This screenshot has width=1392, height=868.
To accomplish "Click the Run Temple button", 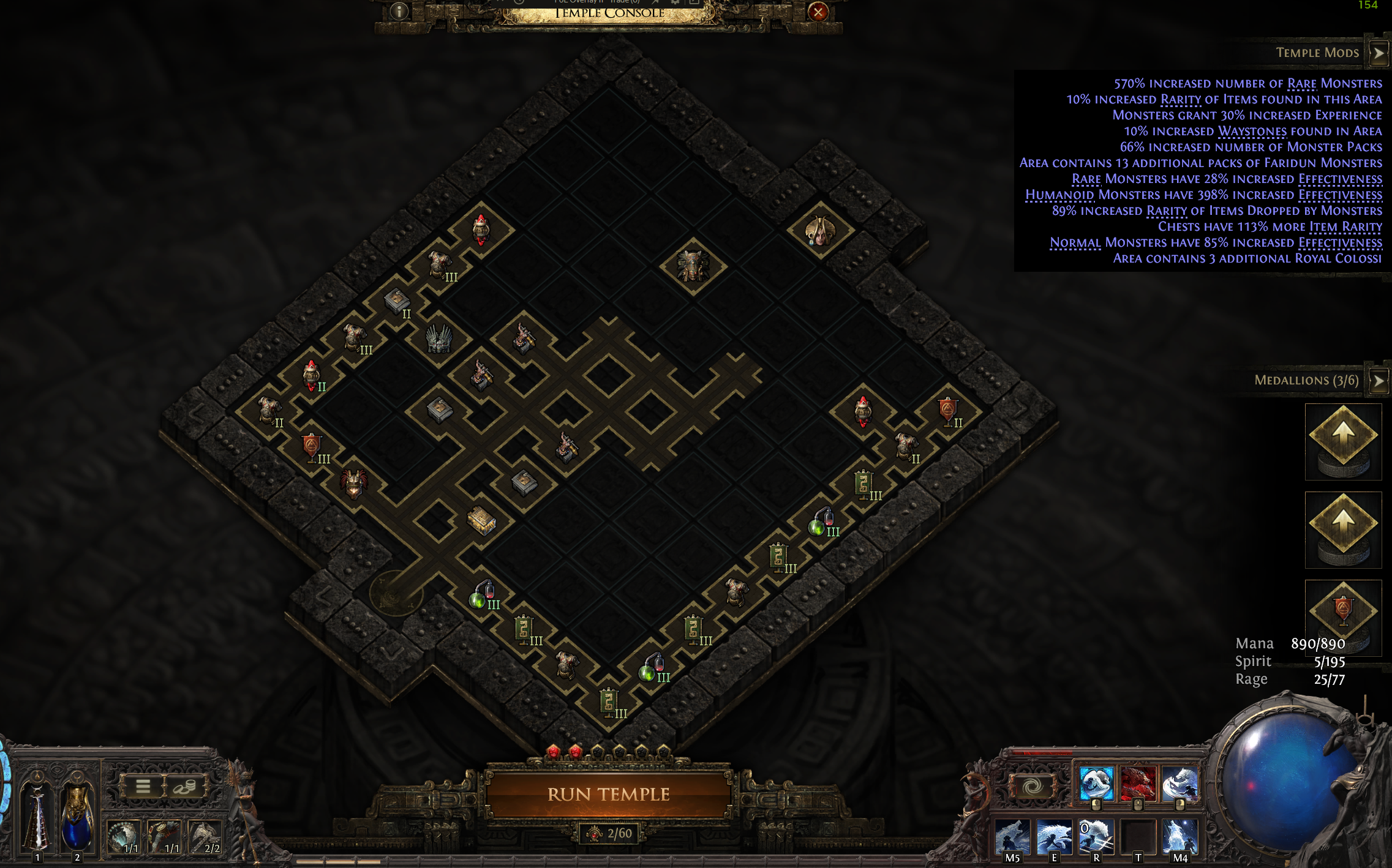I will pos(608,794).
